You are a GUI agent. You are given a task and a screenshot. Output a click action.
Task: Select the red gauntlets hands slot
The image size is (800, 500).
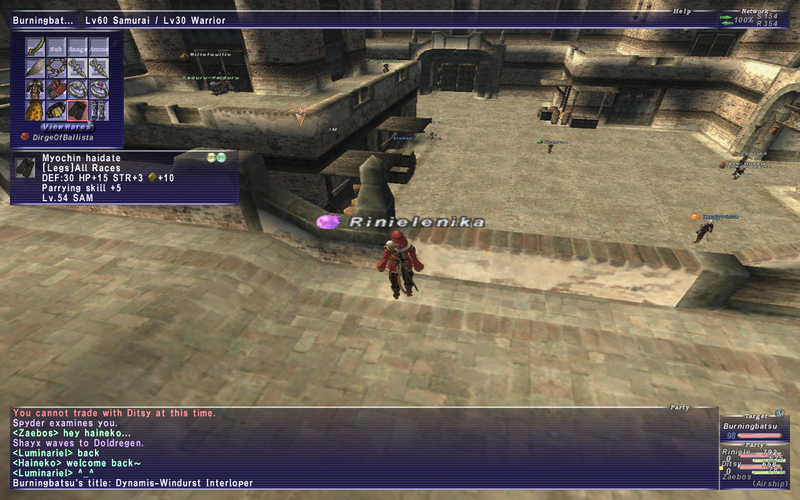[x=55, y=88]
